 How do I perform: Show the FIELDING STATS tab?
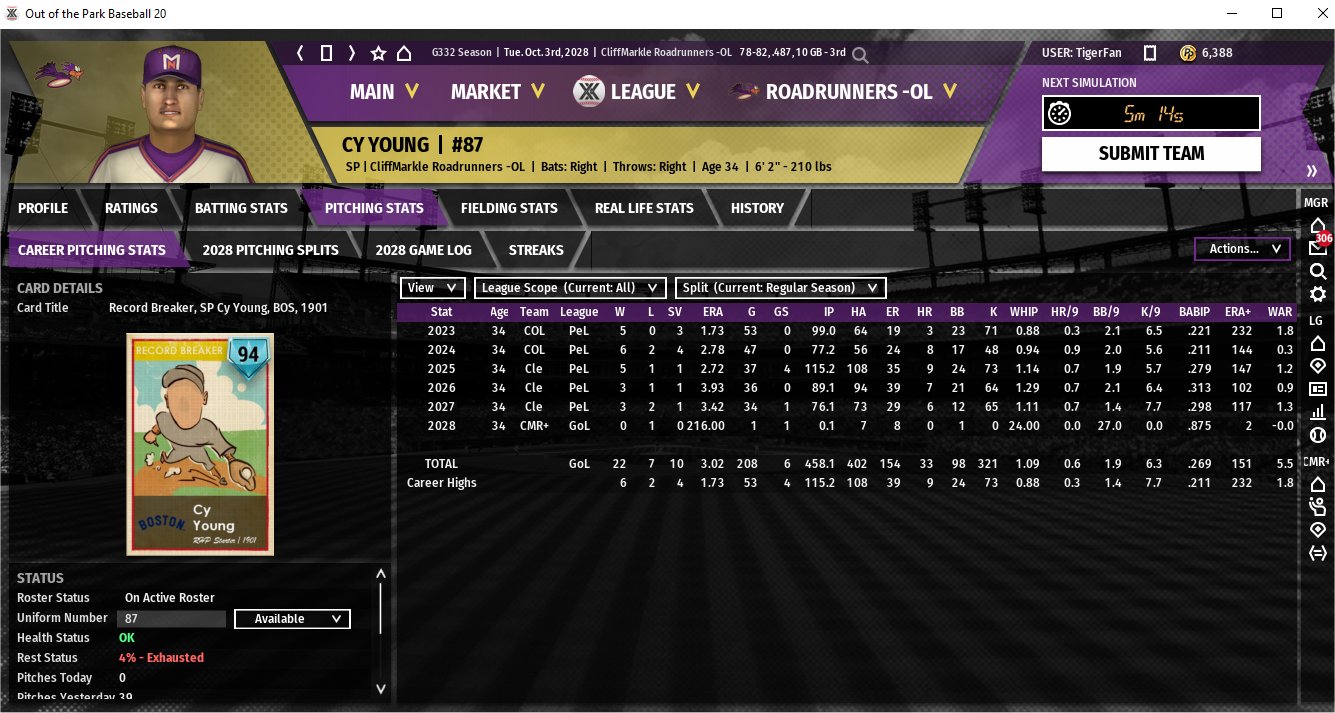tap(509, 208)
